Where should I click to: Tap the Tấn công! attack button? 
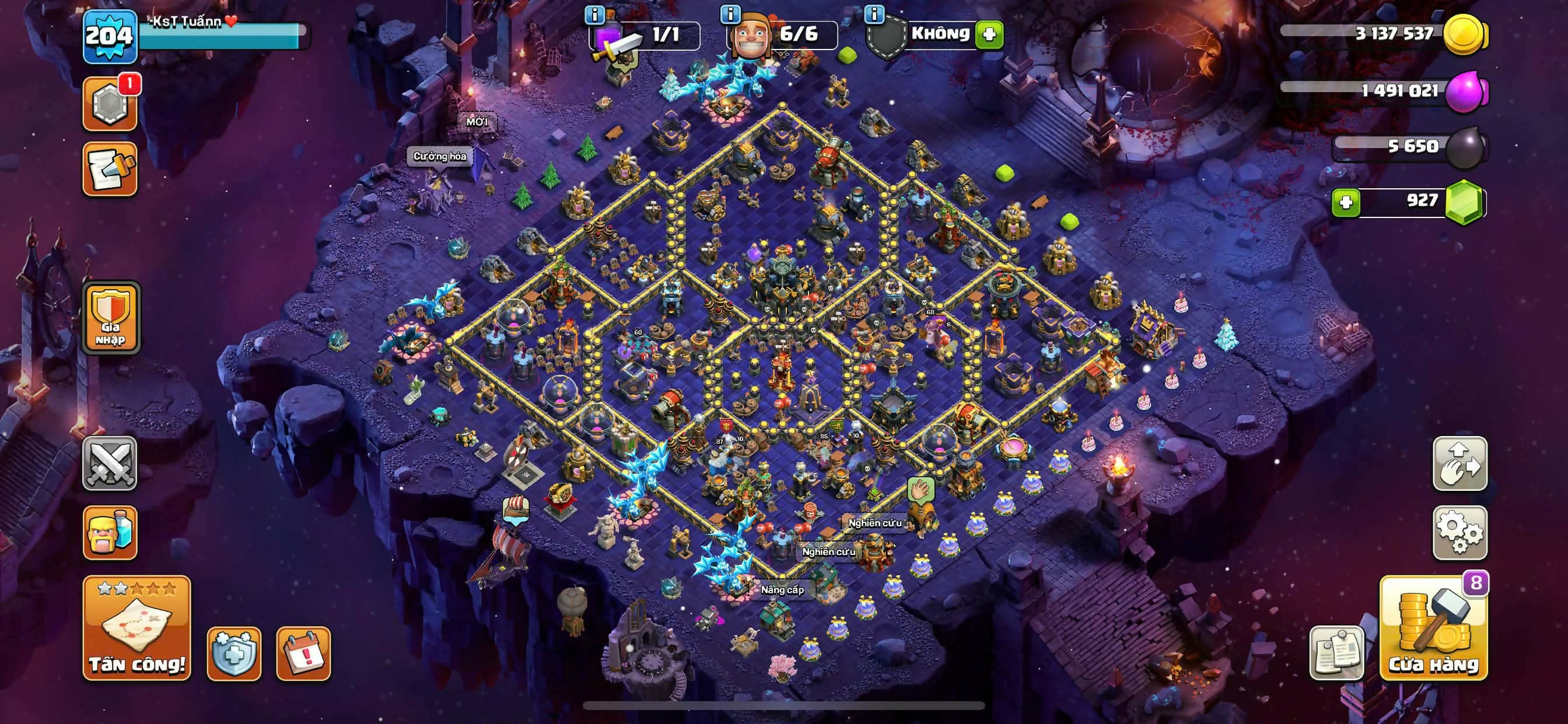(136, 628)
